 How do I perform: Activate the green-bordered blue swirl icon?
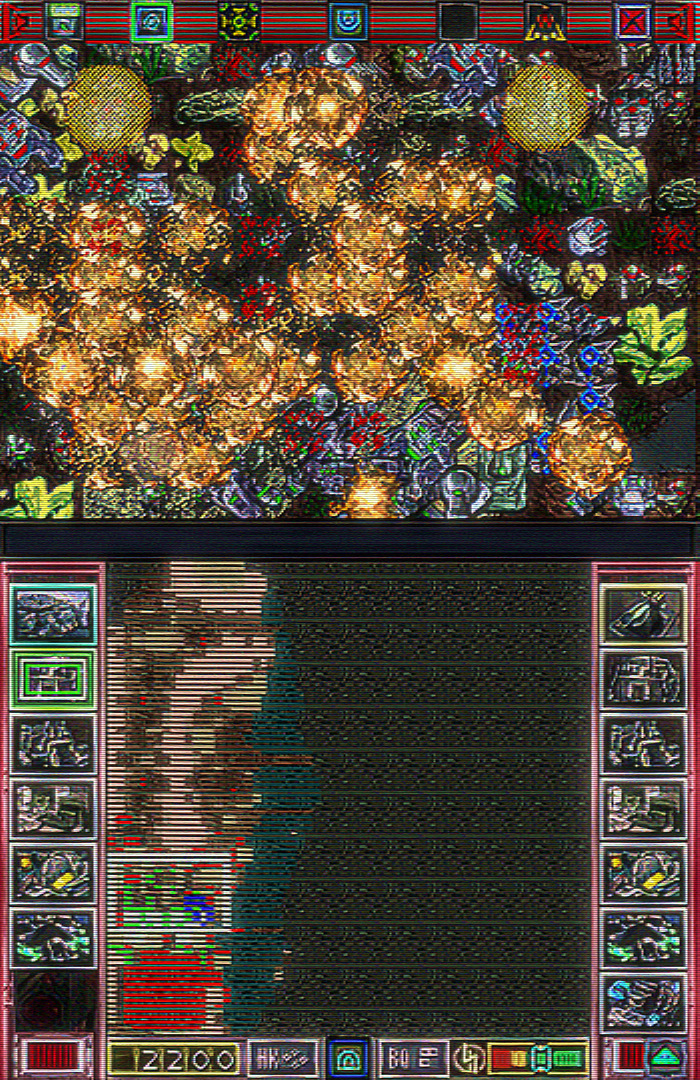click(152, 21)
